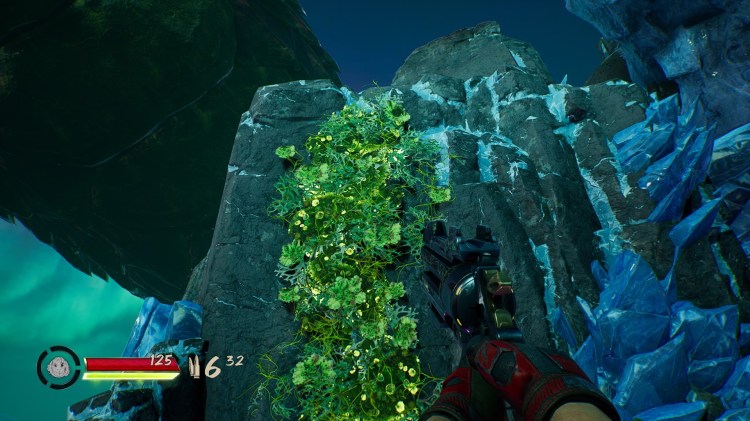750x421 pixels.
Task: Click the character portrait ring icon
Action: 58,367
